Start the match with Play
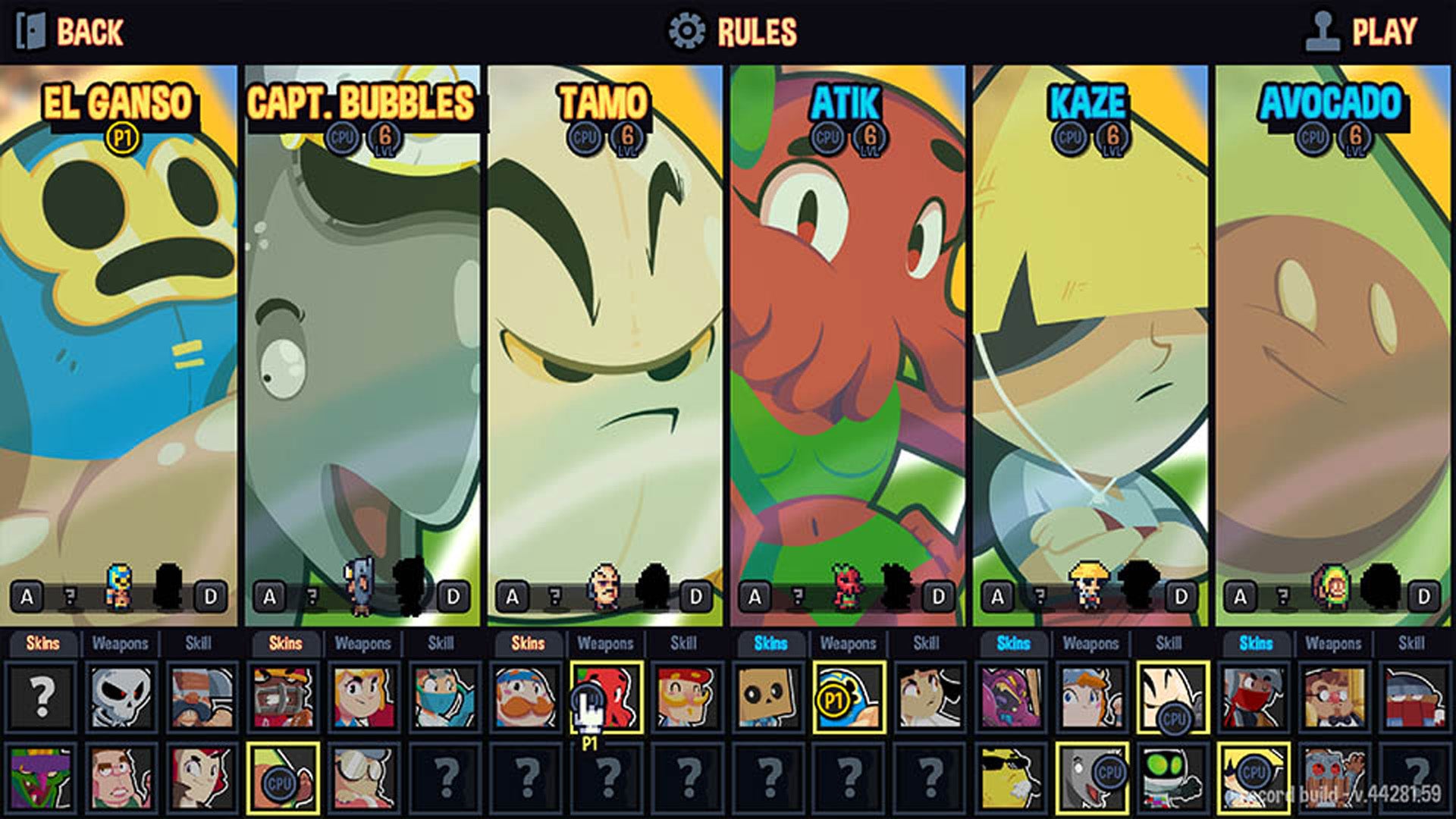 (1361, 32)
